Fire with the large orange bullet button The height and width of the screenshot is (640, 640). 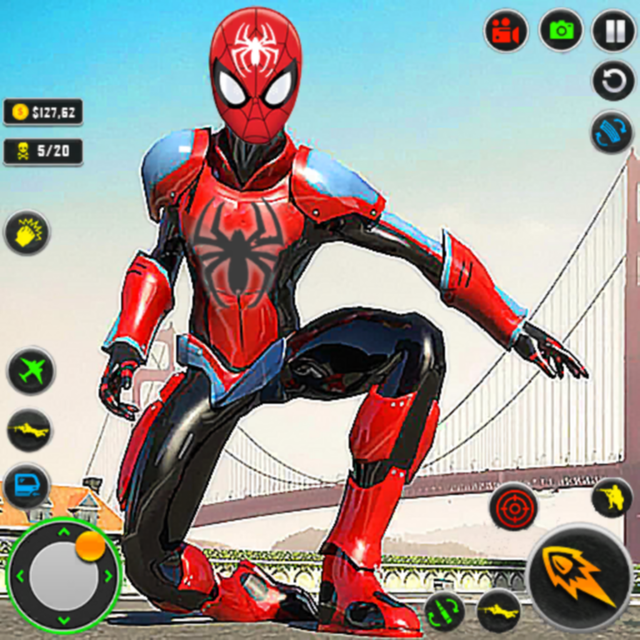click(x=579, y=579)
